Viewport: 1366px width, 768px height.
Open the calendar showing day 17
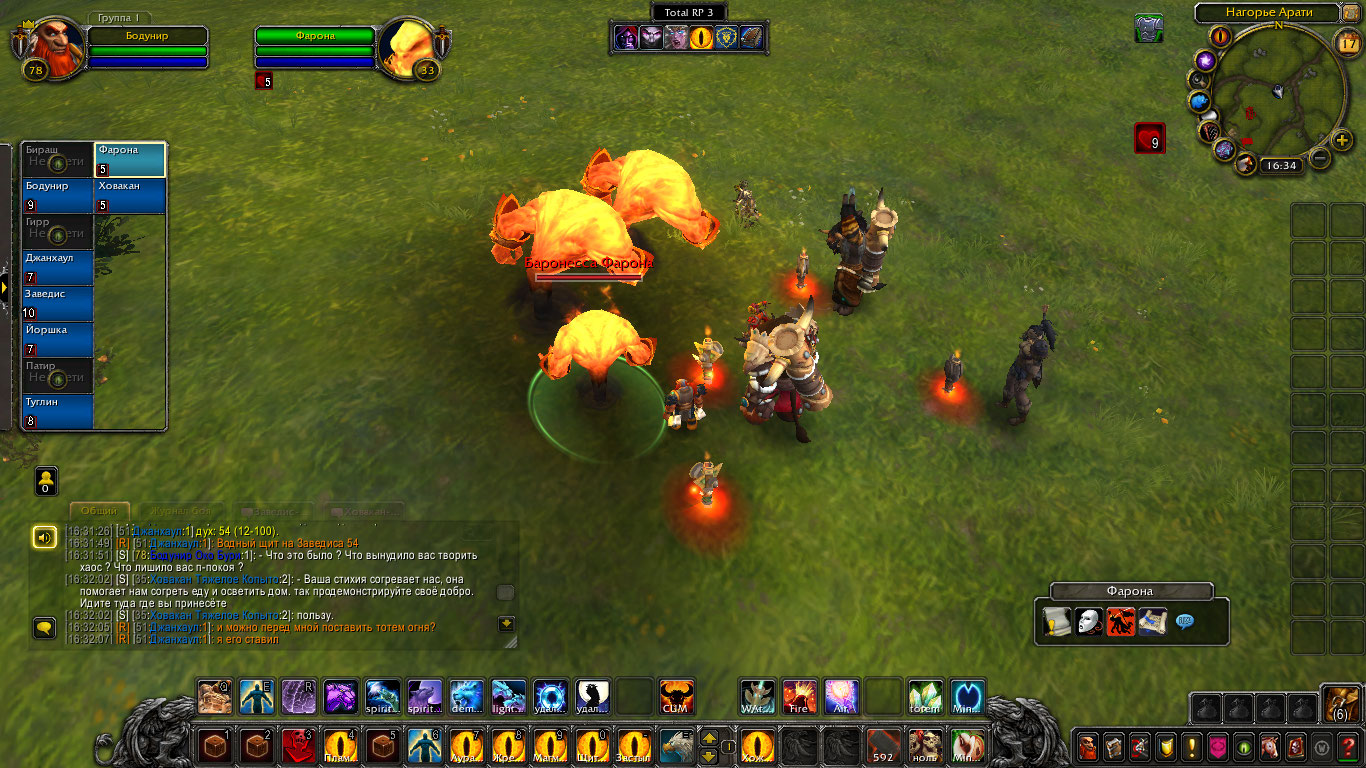(1347, 42)
